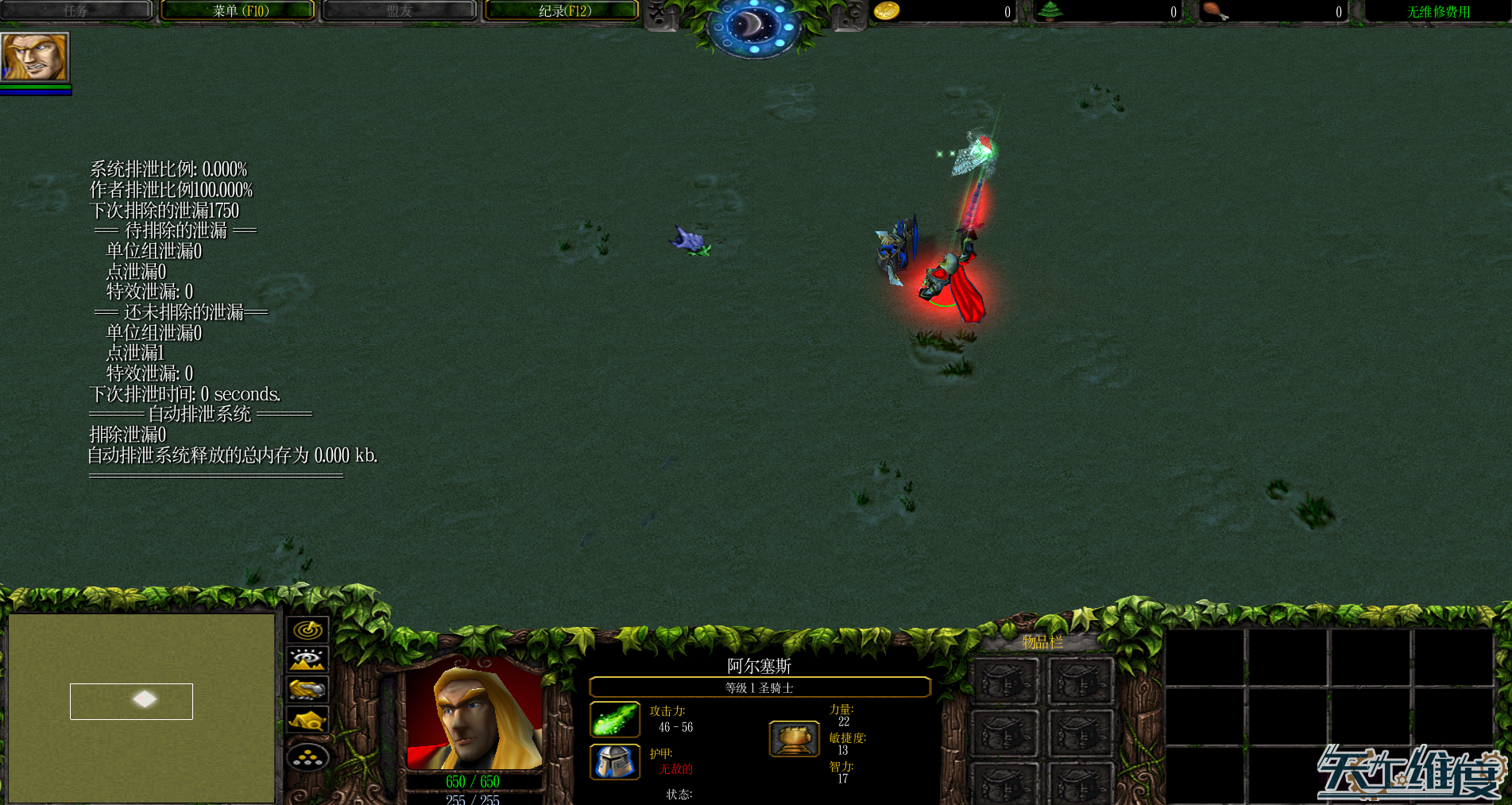Viewport: 1512px width, 805px height.
Task: Activate the minimap signal ping button
Action: pos(307,630)
